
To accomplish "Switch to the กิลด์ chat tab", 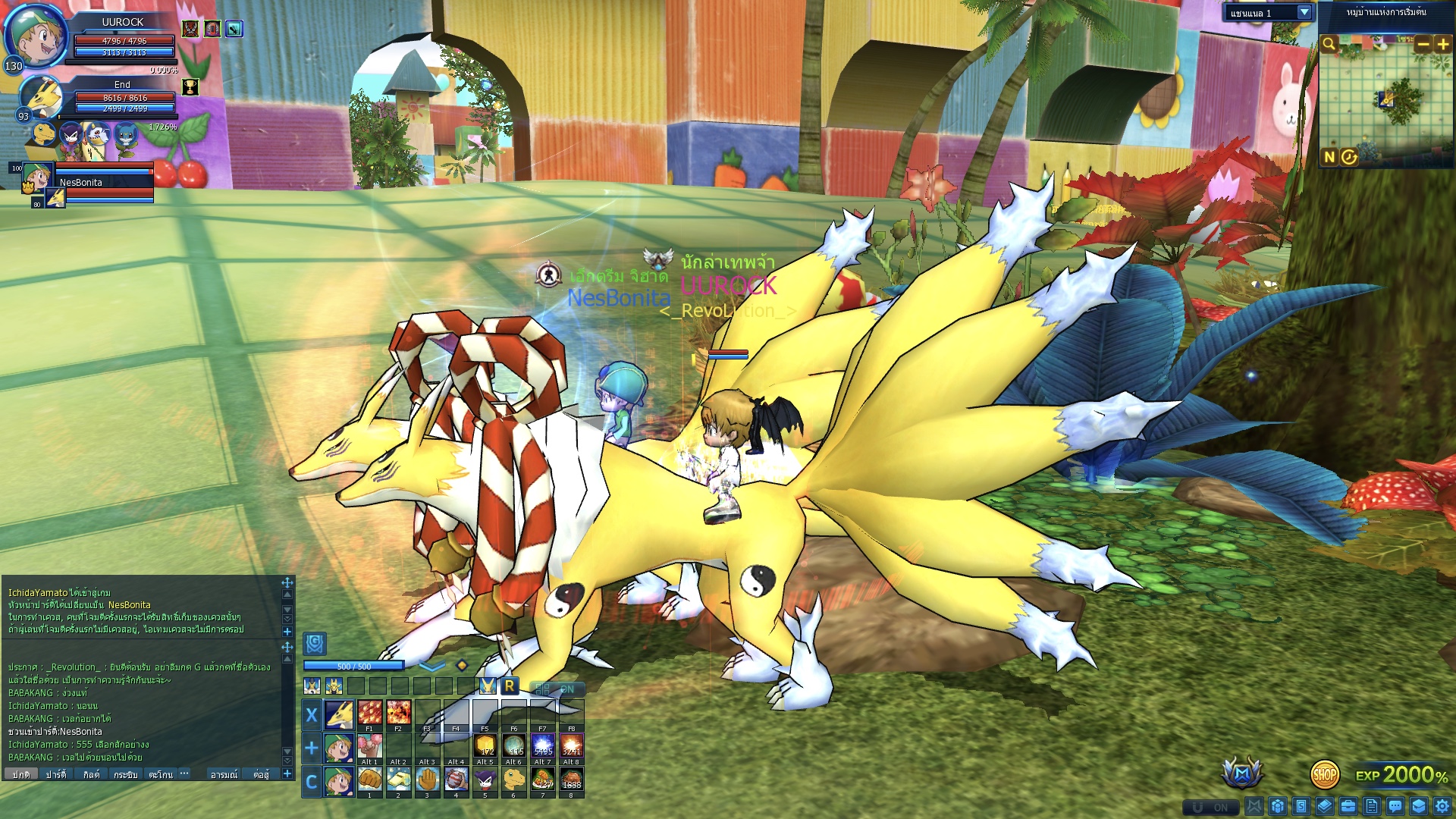I will pyautogui.click(x=91, y=774).
